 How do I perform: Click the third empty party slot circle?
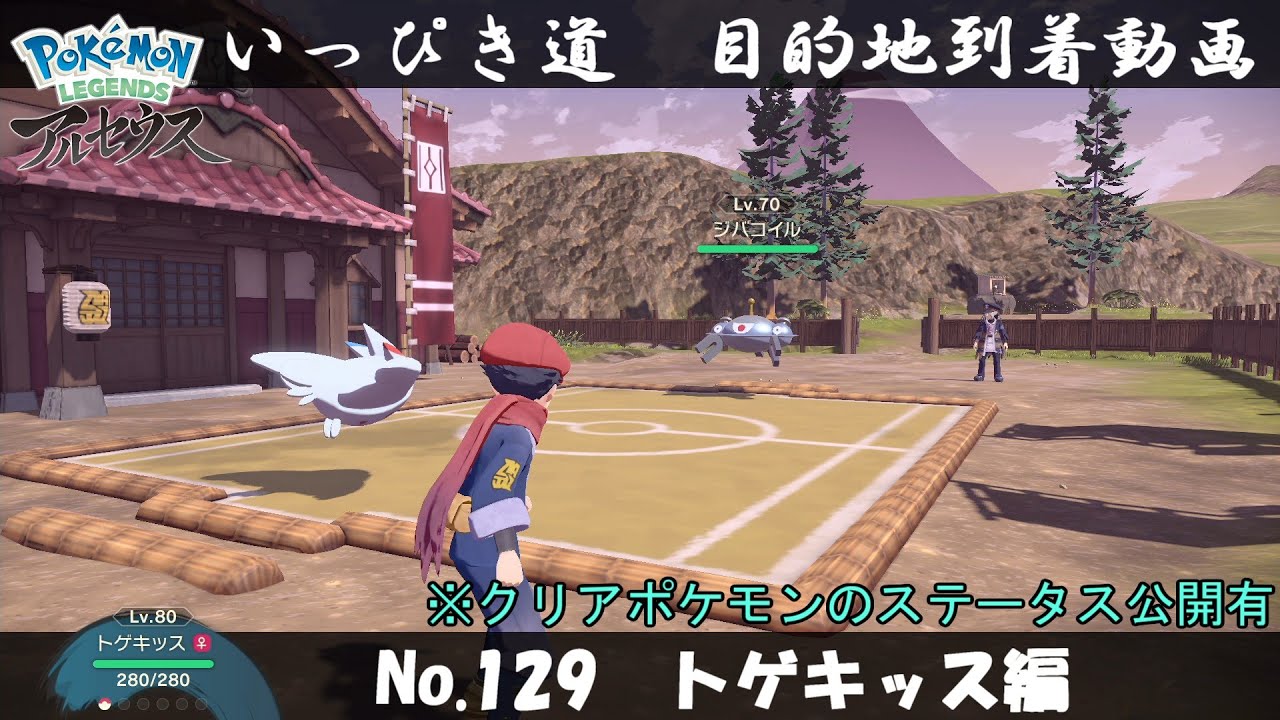point(141,704)
